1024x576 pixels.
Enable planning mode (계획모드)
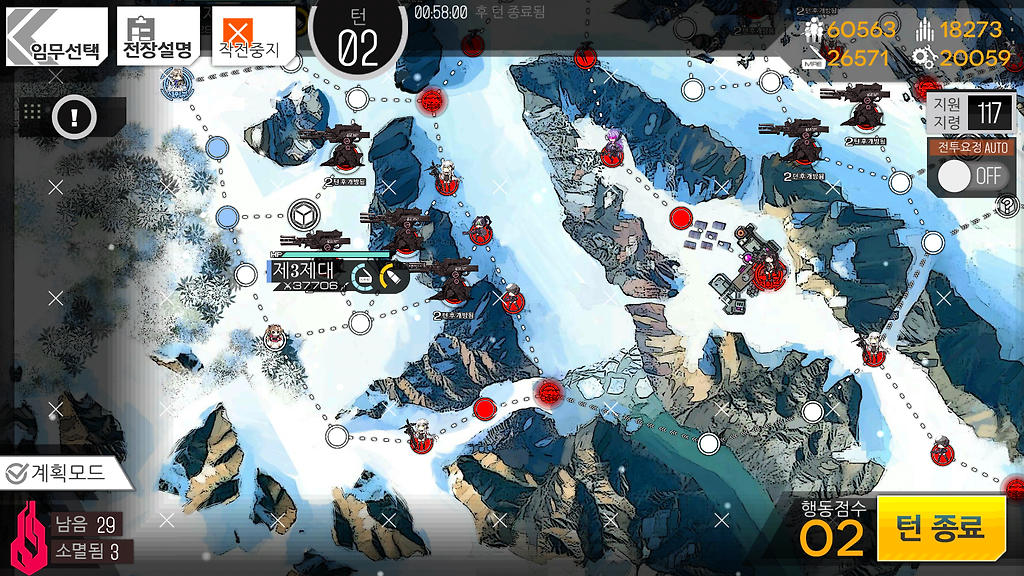67,473
